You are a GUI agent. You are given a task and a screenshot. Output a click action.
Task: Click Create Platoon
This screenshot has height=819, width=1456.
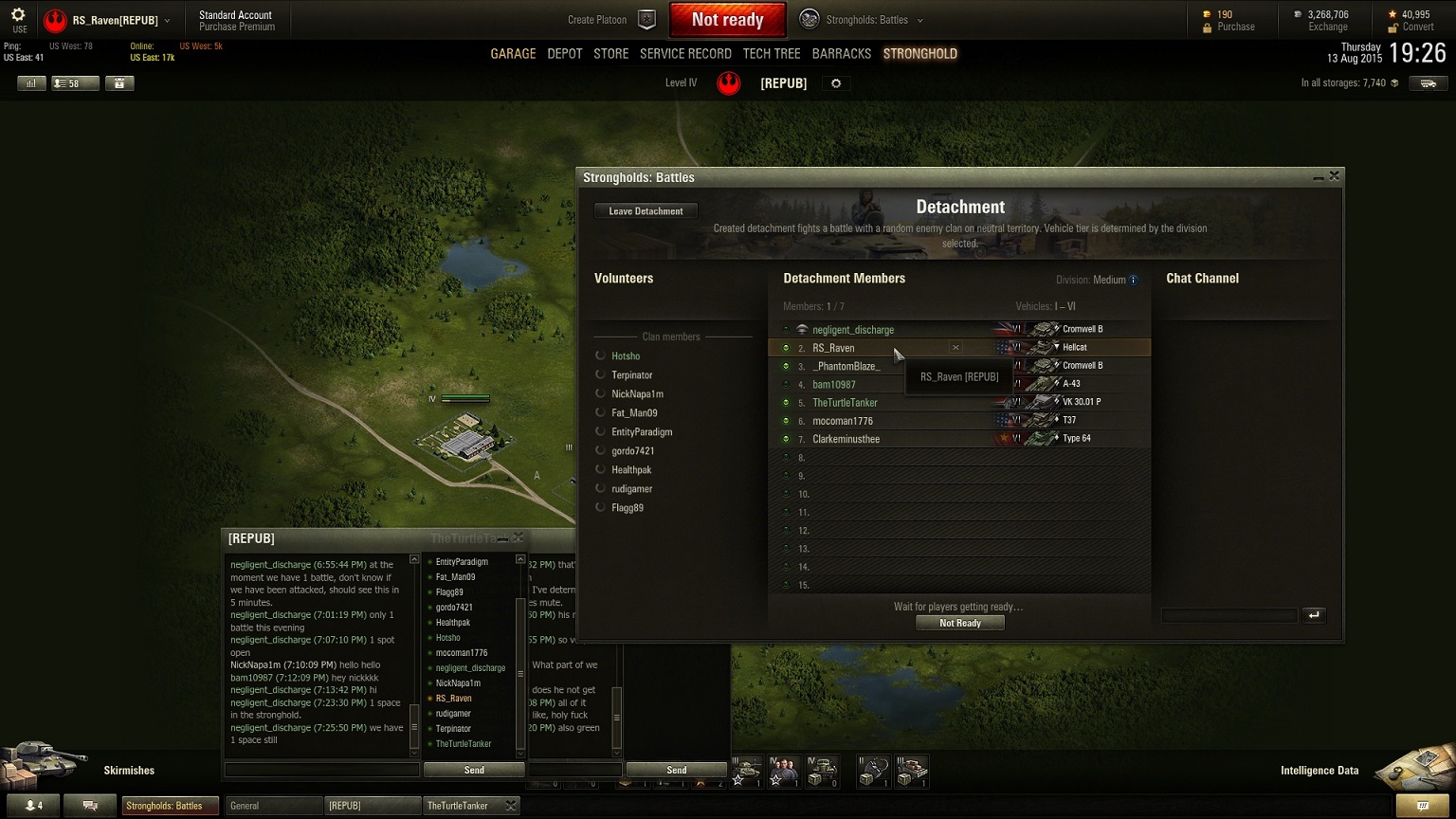[610, 20]
